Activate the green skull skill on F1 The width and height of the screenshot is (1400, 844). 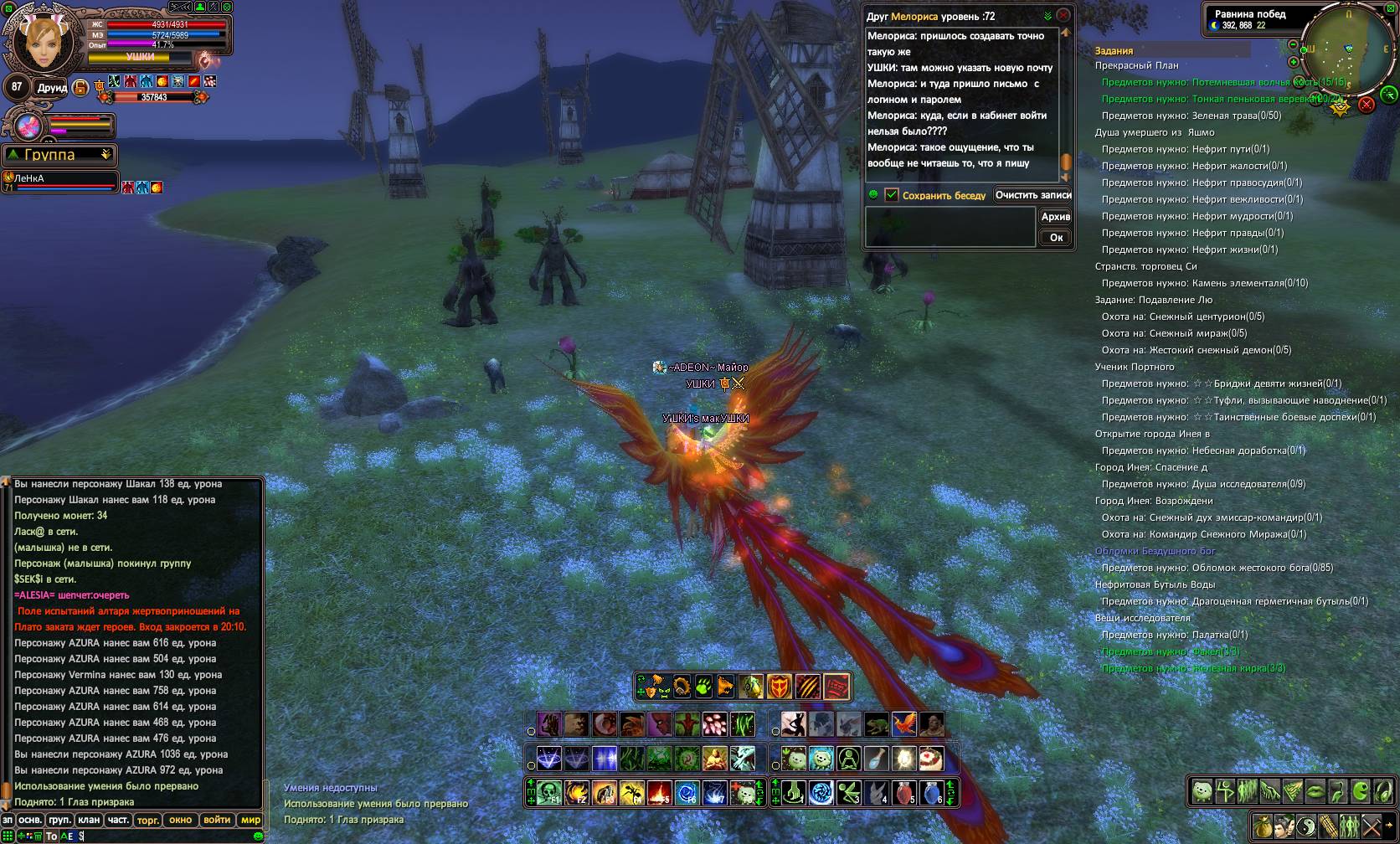coord(548,792)
